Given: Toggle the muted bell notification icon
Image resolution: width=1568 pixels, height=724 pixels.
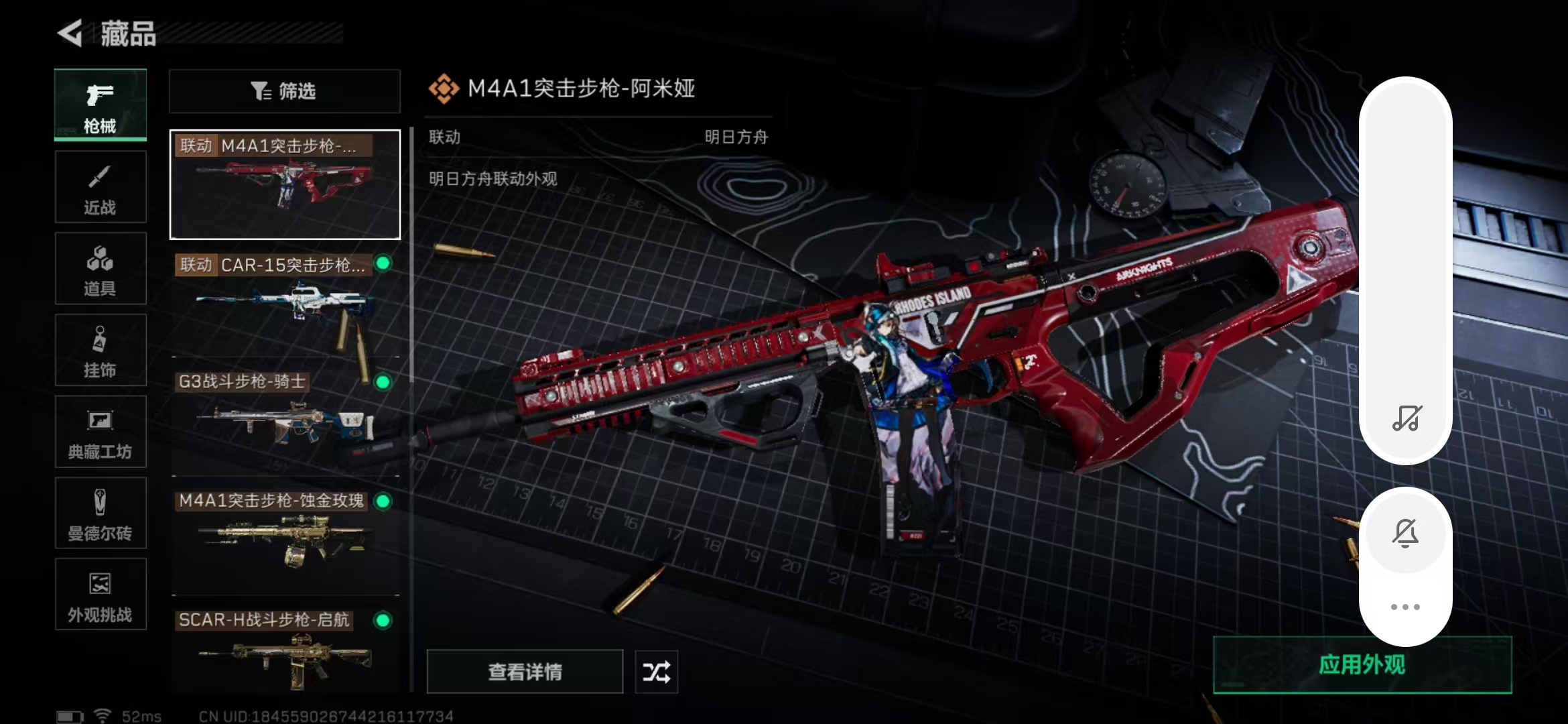Looking at the screenshot, I should pos(1406,534).
